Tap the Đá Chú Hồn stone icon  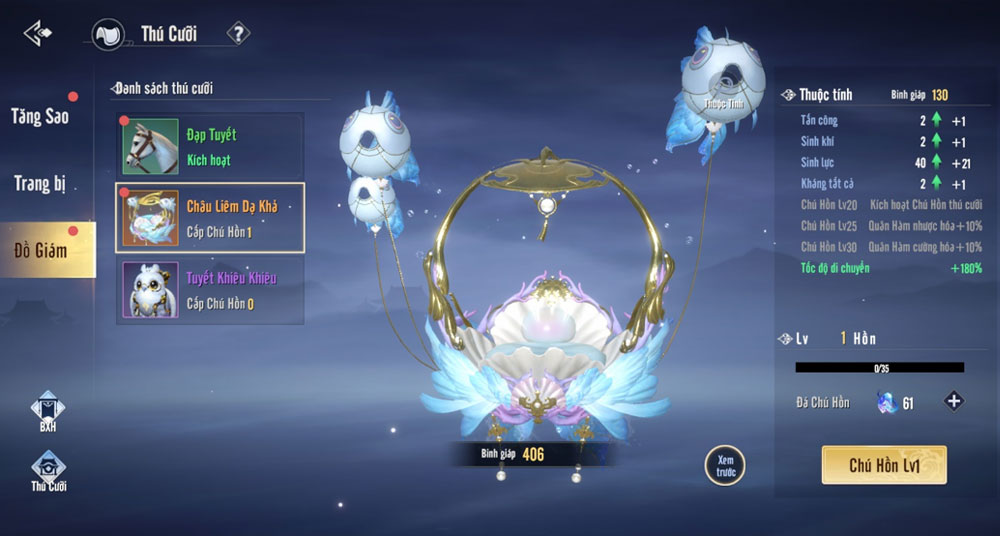pyautogui.click(x=886, y=402)
